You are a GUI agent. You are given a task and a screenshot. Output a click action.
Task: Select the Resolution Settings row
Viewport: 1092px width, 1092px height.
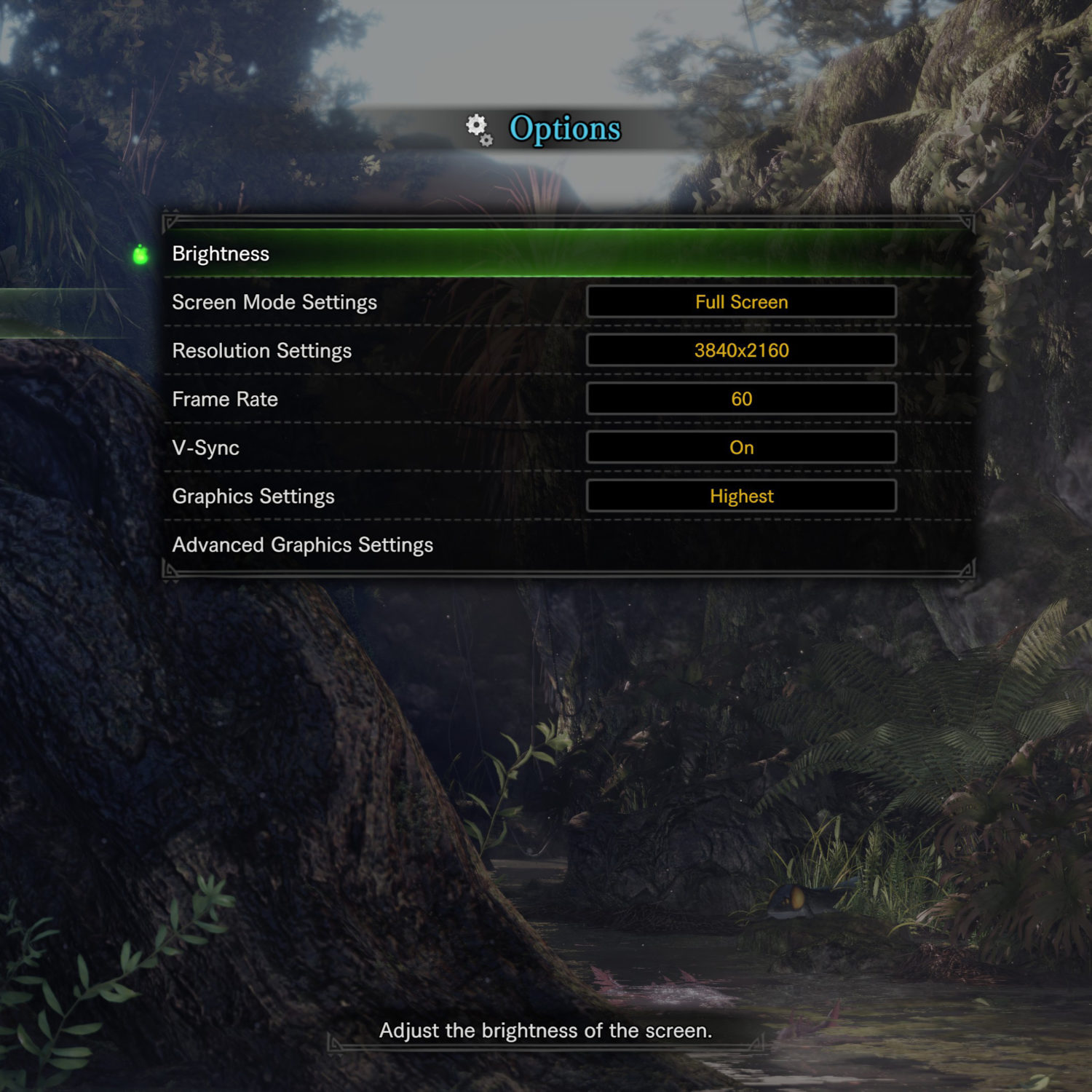click(262, 351)
